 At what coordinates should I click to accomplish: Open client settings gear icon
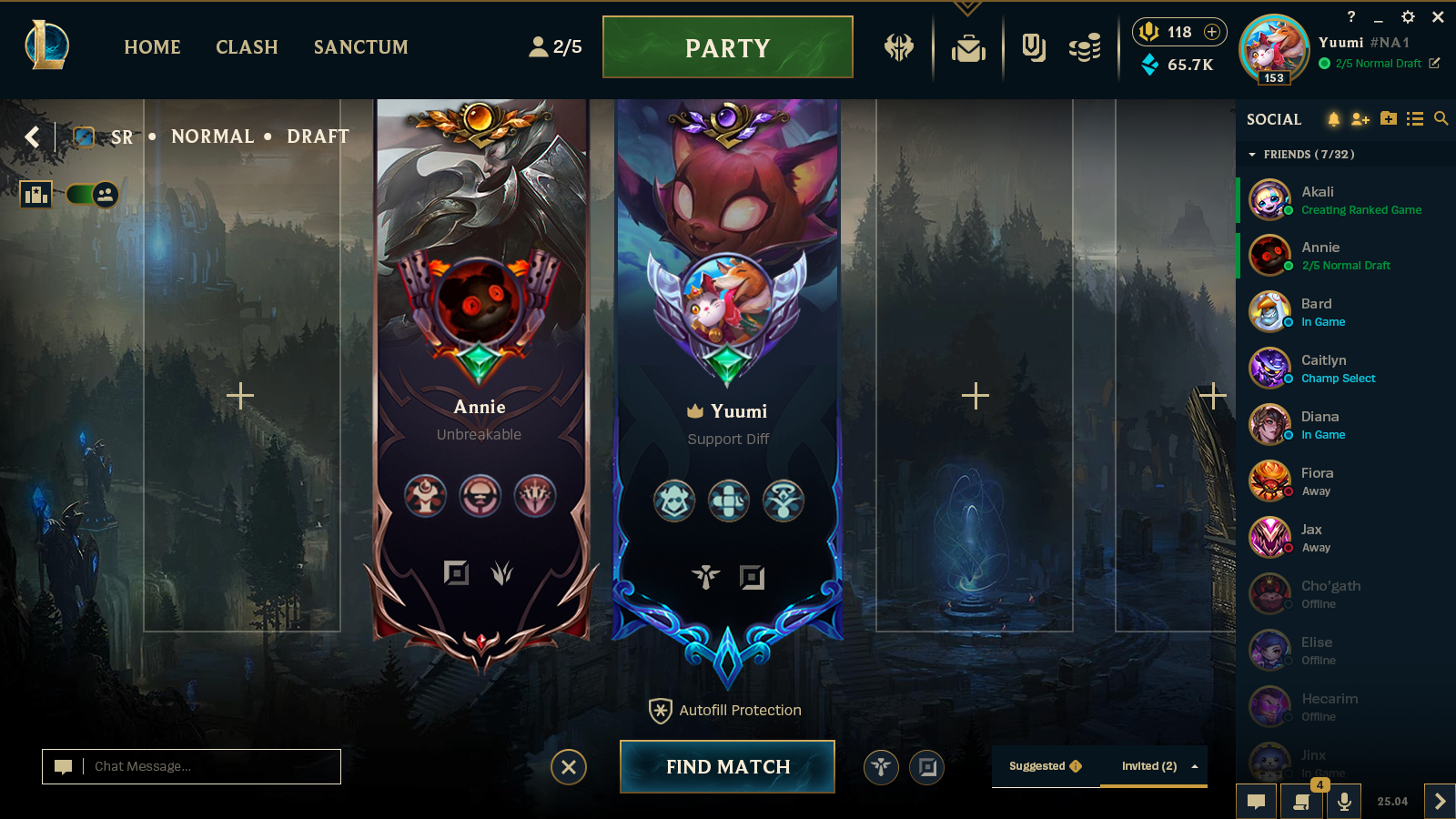tap(1408, 17)
